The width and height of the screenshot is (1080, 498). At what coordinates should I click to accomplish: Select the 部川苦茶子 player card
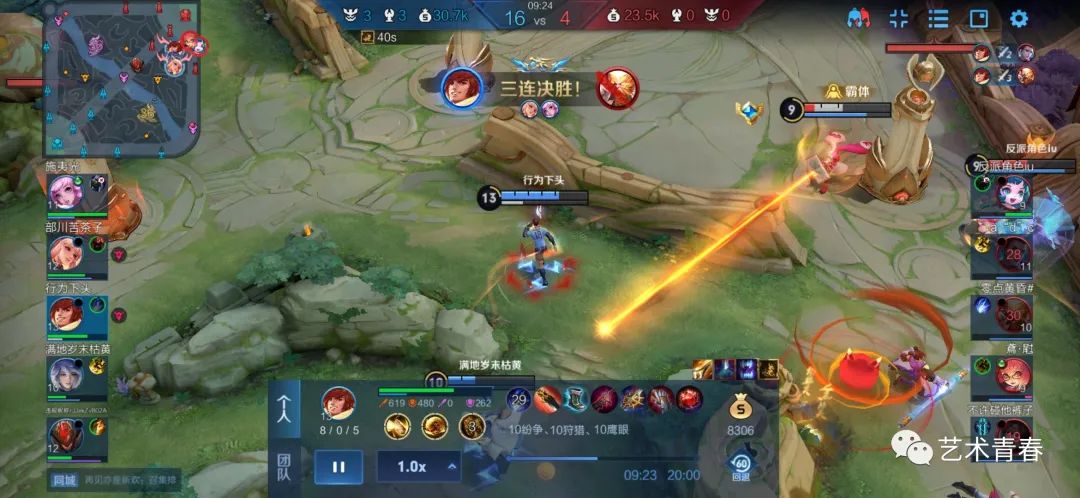77,255
